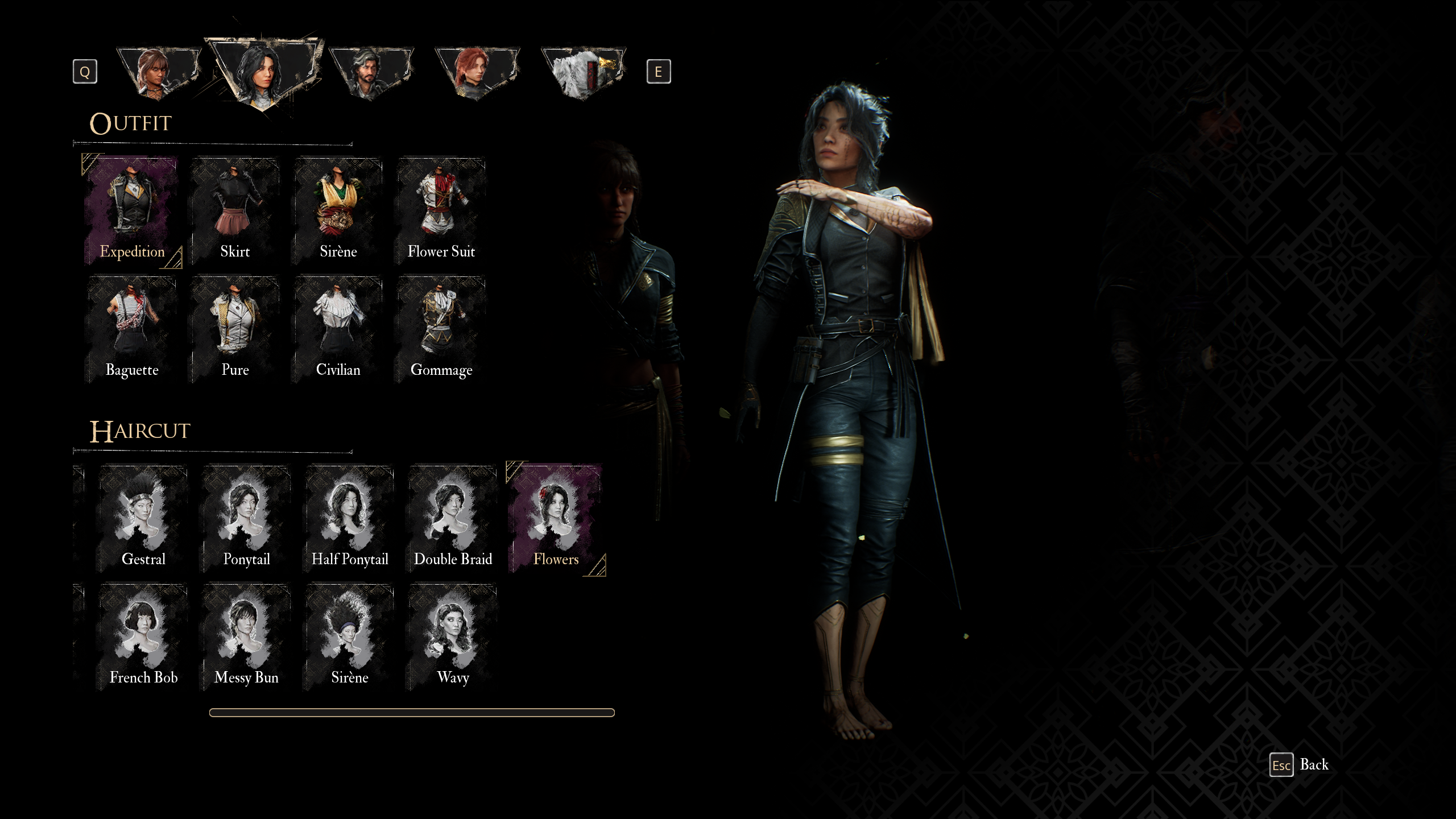Select the Gestral haircut
Screen dimensions: 1456x819
(x=143, y=518)
